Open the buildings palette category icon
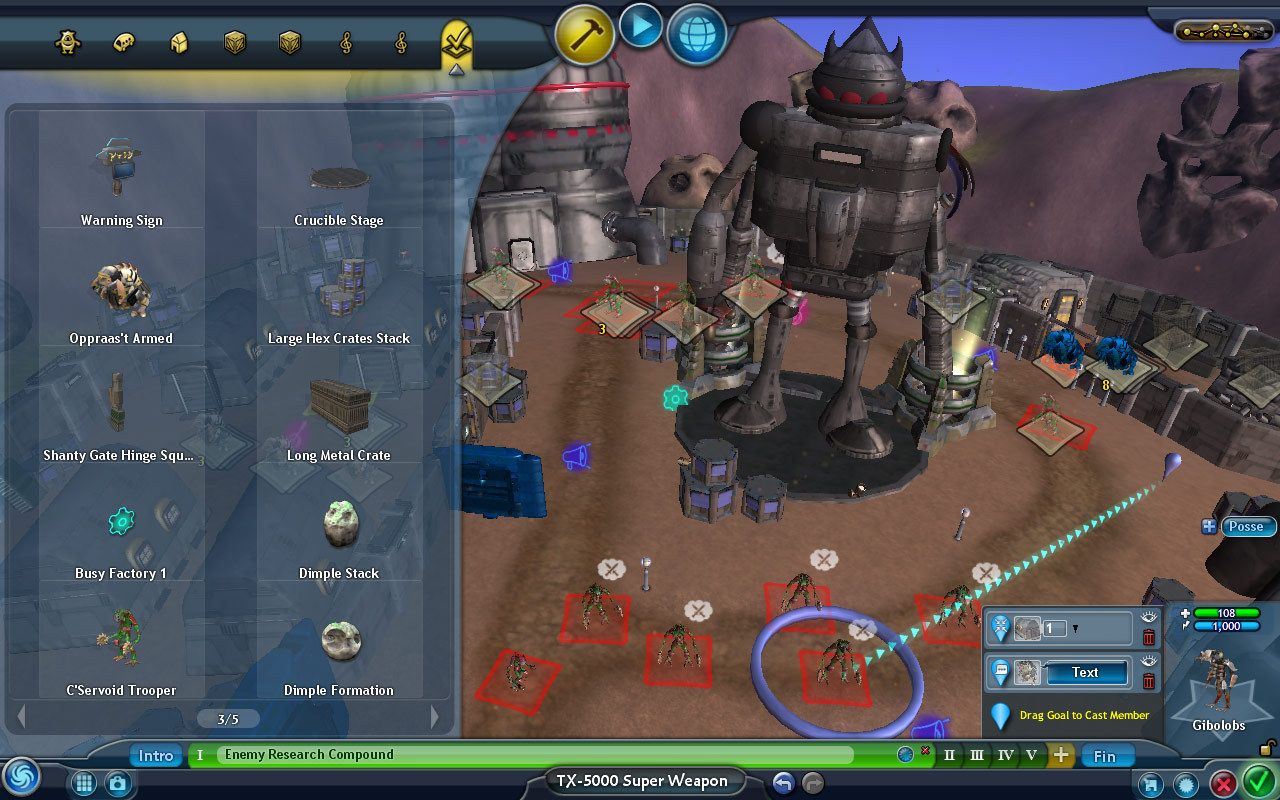Image resolution: width=1280 pixels, height=800 pixels. [x=177, y=42]
